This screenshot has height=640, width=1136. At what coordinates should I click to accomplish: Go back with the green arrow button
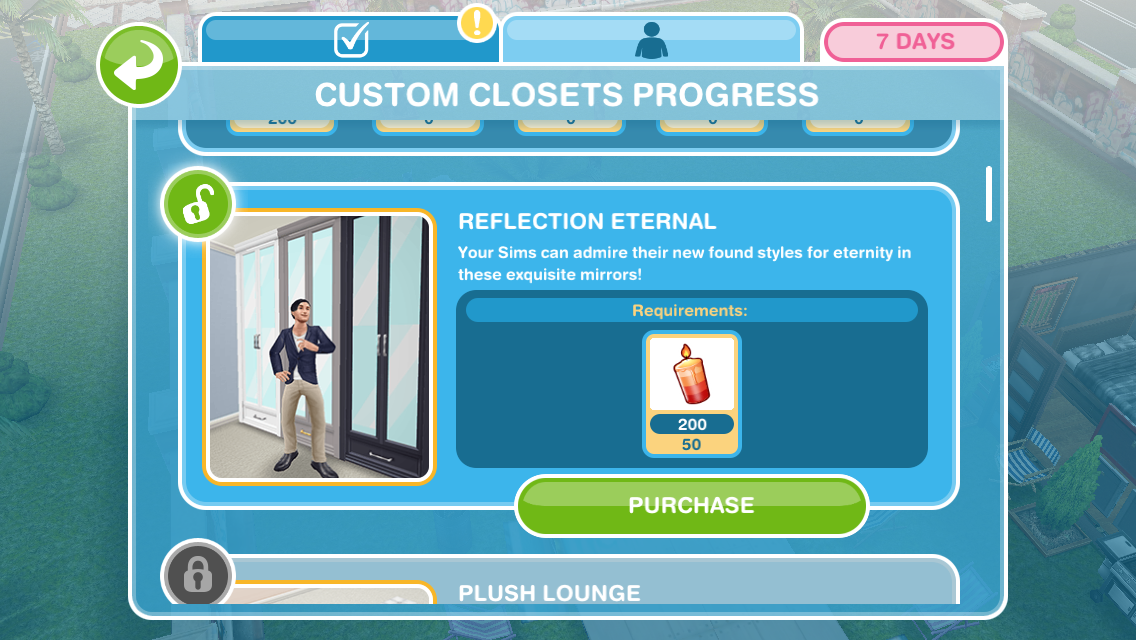(x=138, y=67)
